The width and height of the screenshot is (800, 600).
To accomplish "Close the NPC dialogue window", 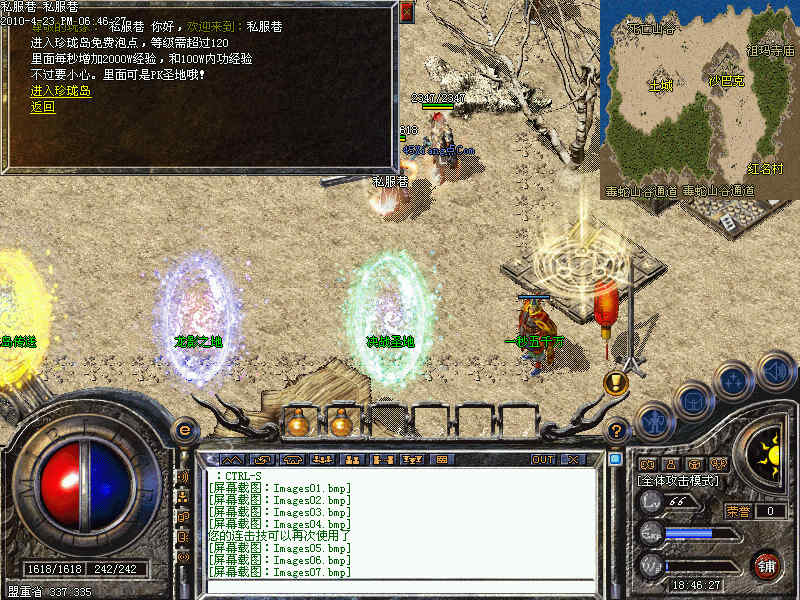I will [406, 12].
